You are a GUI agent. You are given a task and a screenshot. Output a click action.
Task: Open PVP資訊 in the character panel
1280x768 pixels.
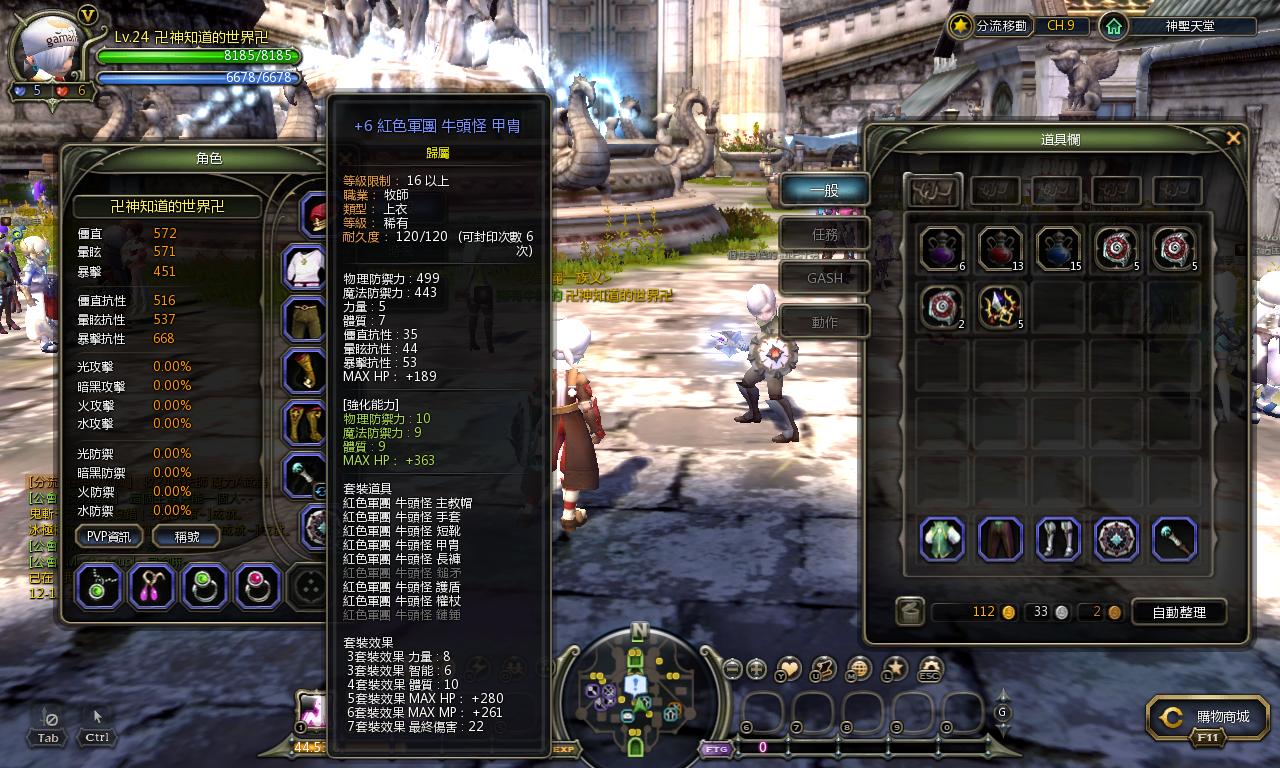109,536
